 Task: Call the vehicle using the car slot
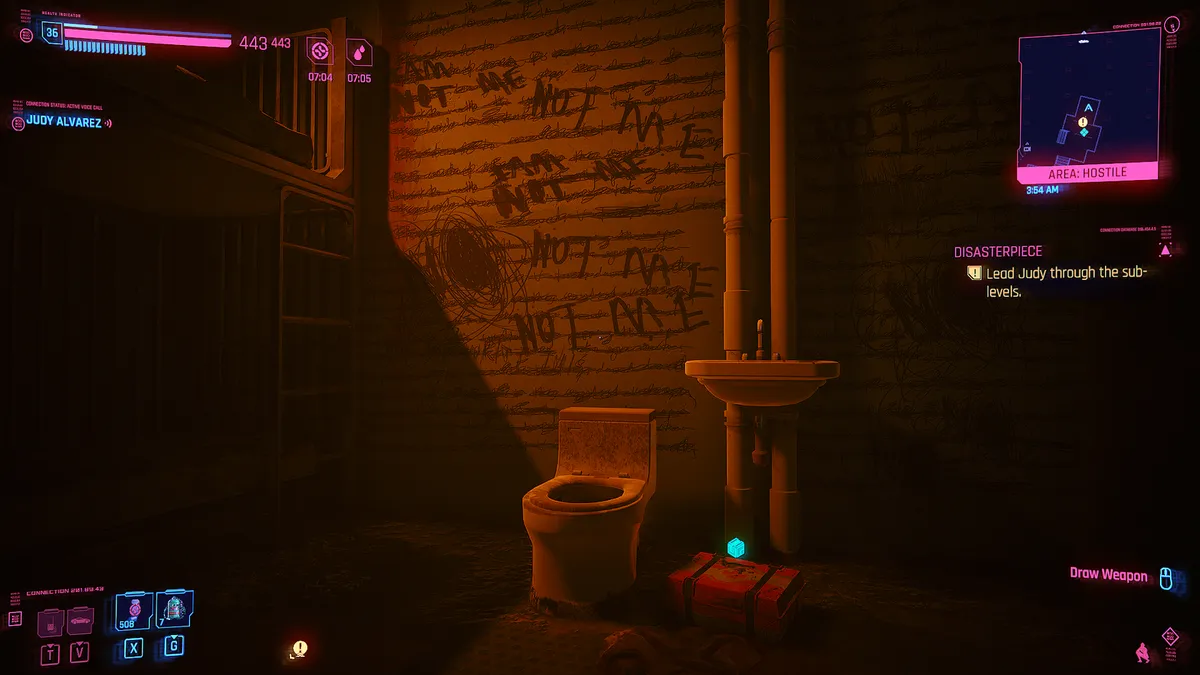pyautogui.click(x=80, y=622)
